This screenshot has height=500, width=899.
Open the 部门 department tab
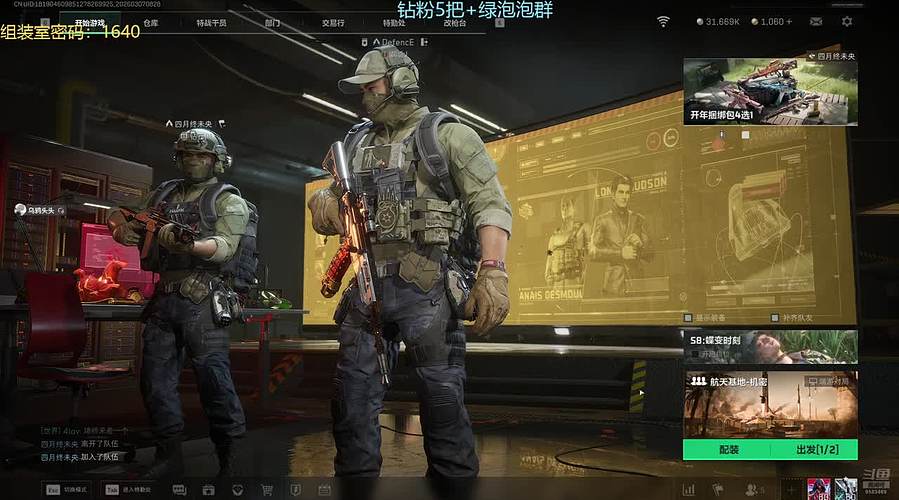[273, 22]
